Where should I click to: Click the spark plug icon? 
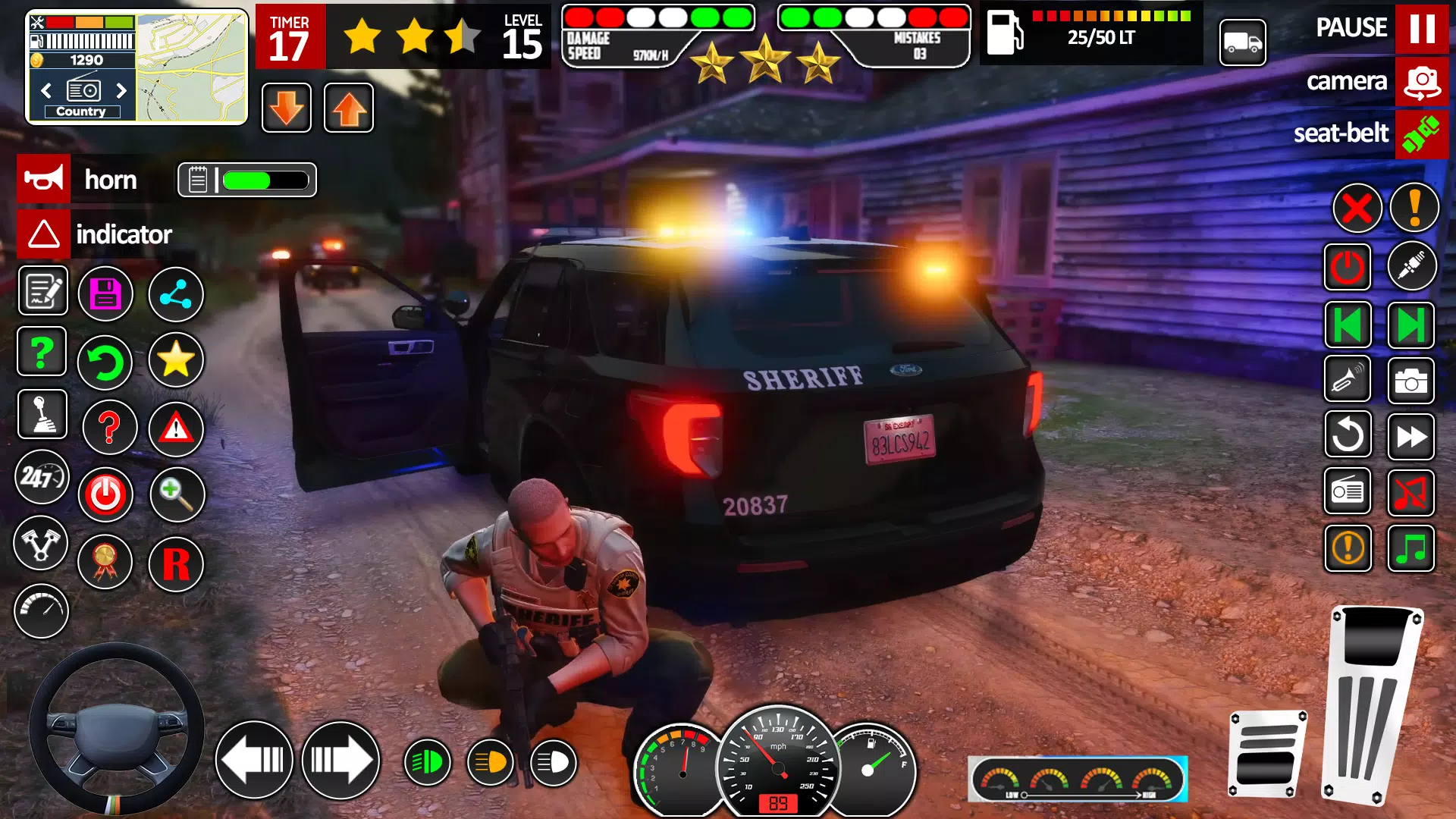tap(1412, 266)
